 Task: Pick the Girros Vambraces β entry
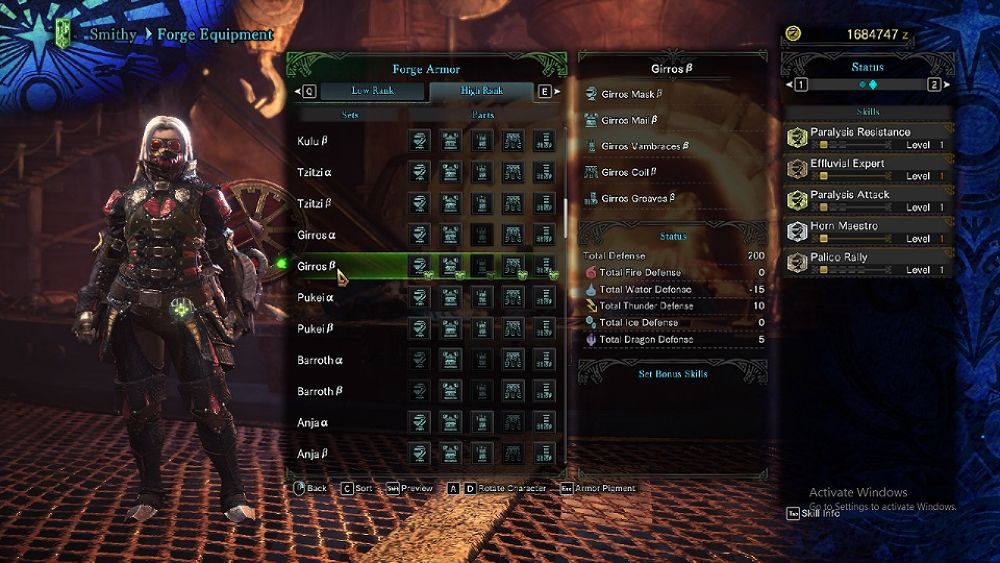coord(645,147)
